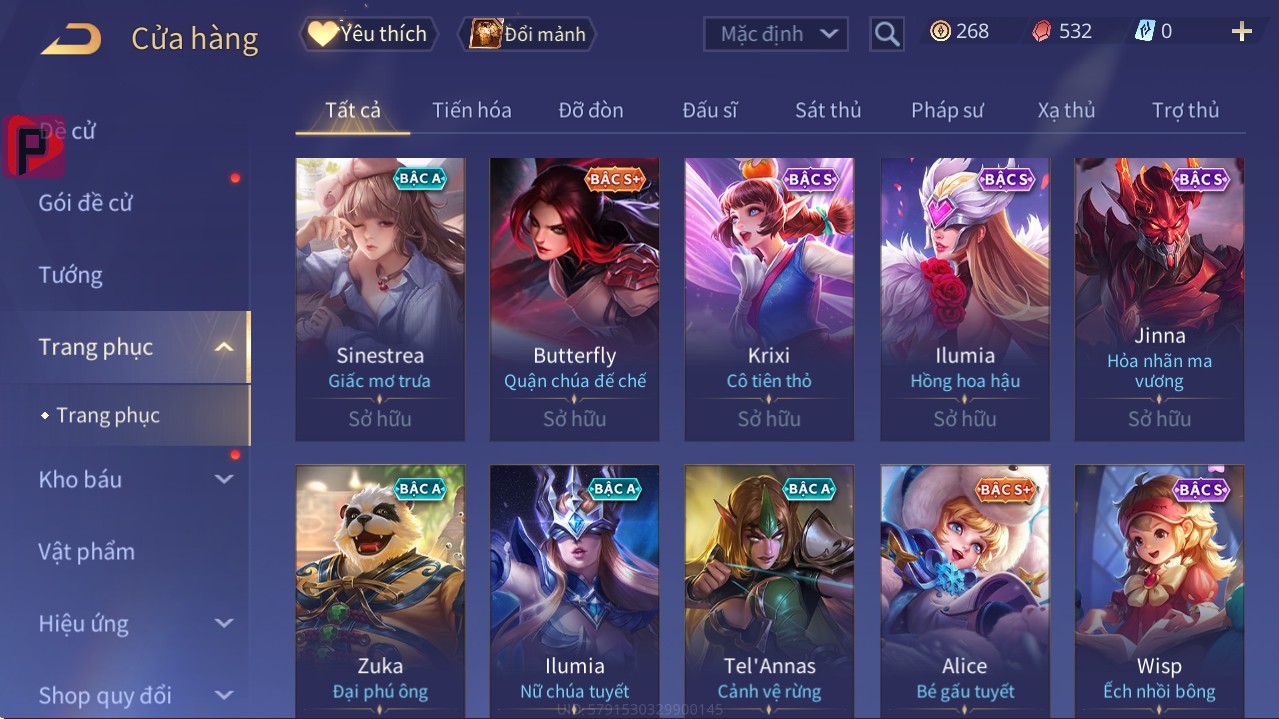The height and width of the screenshot is (719, 1279).
Task: Open the Yêu thích favorites list
Action: 367,34
